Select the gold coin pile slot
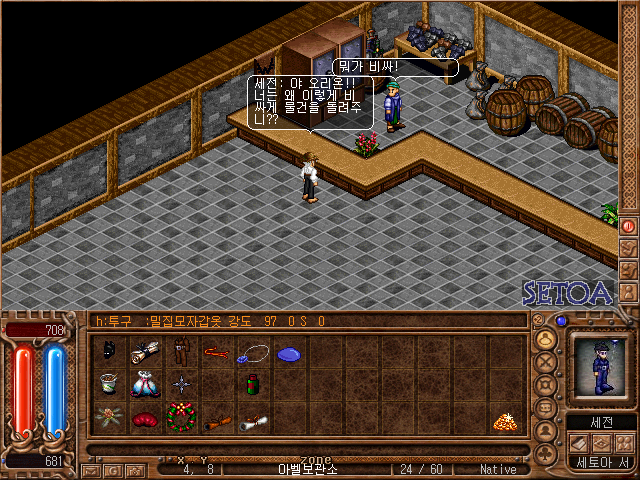The width and height of the screenshot is (640, 480). pos(505,421)
